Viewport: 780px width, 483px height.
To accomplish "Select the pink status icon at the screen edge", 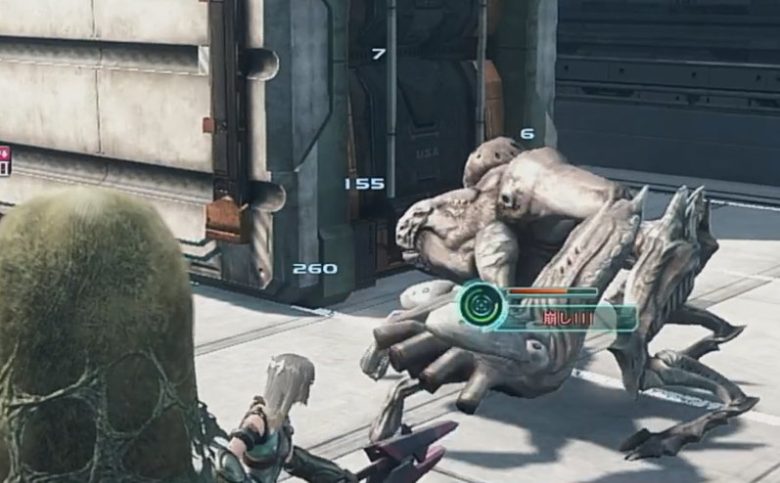I will pos(4,155).
